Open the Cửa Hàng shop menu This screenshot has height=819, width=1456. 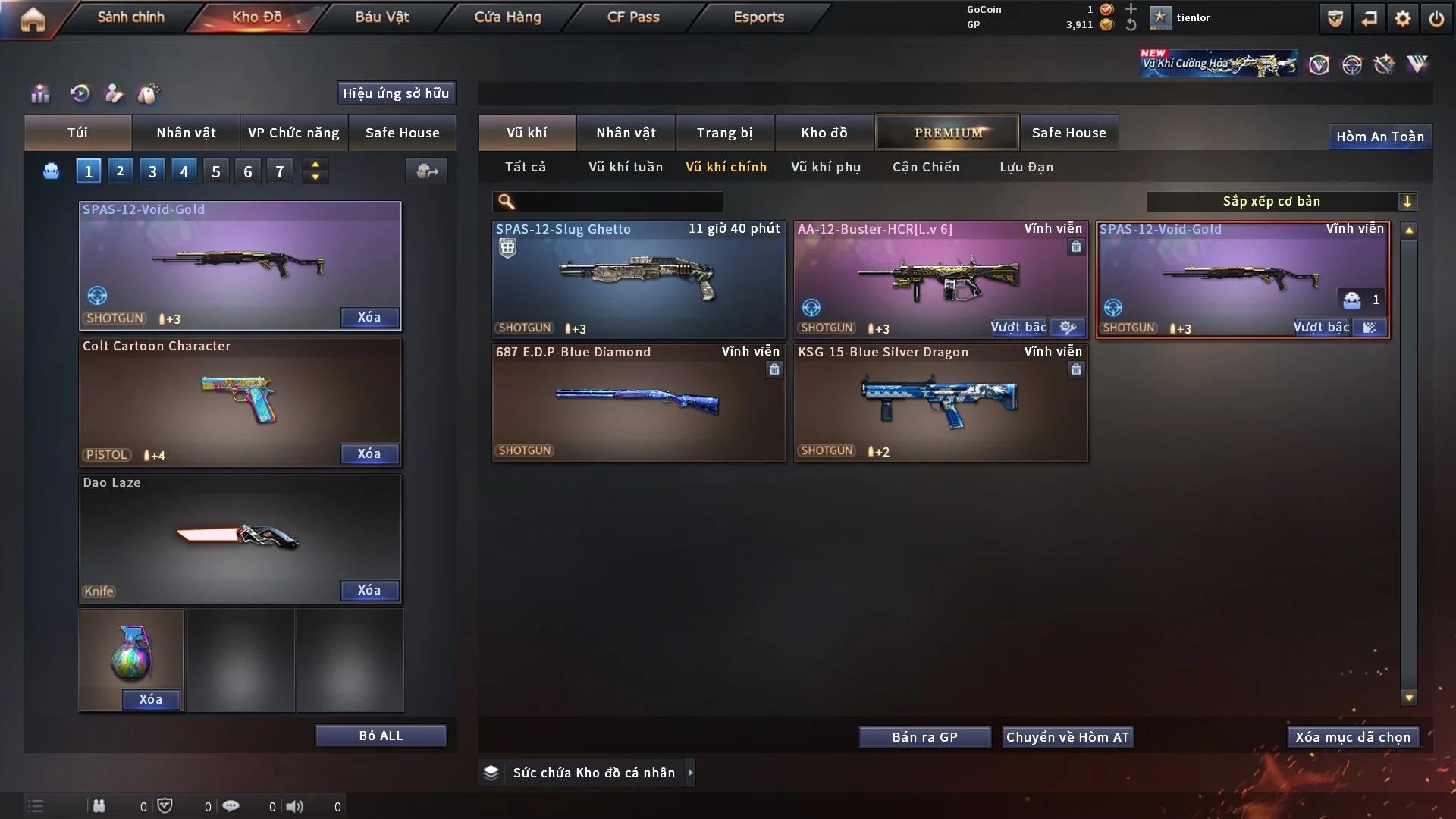pos(507,17)
